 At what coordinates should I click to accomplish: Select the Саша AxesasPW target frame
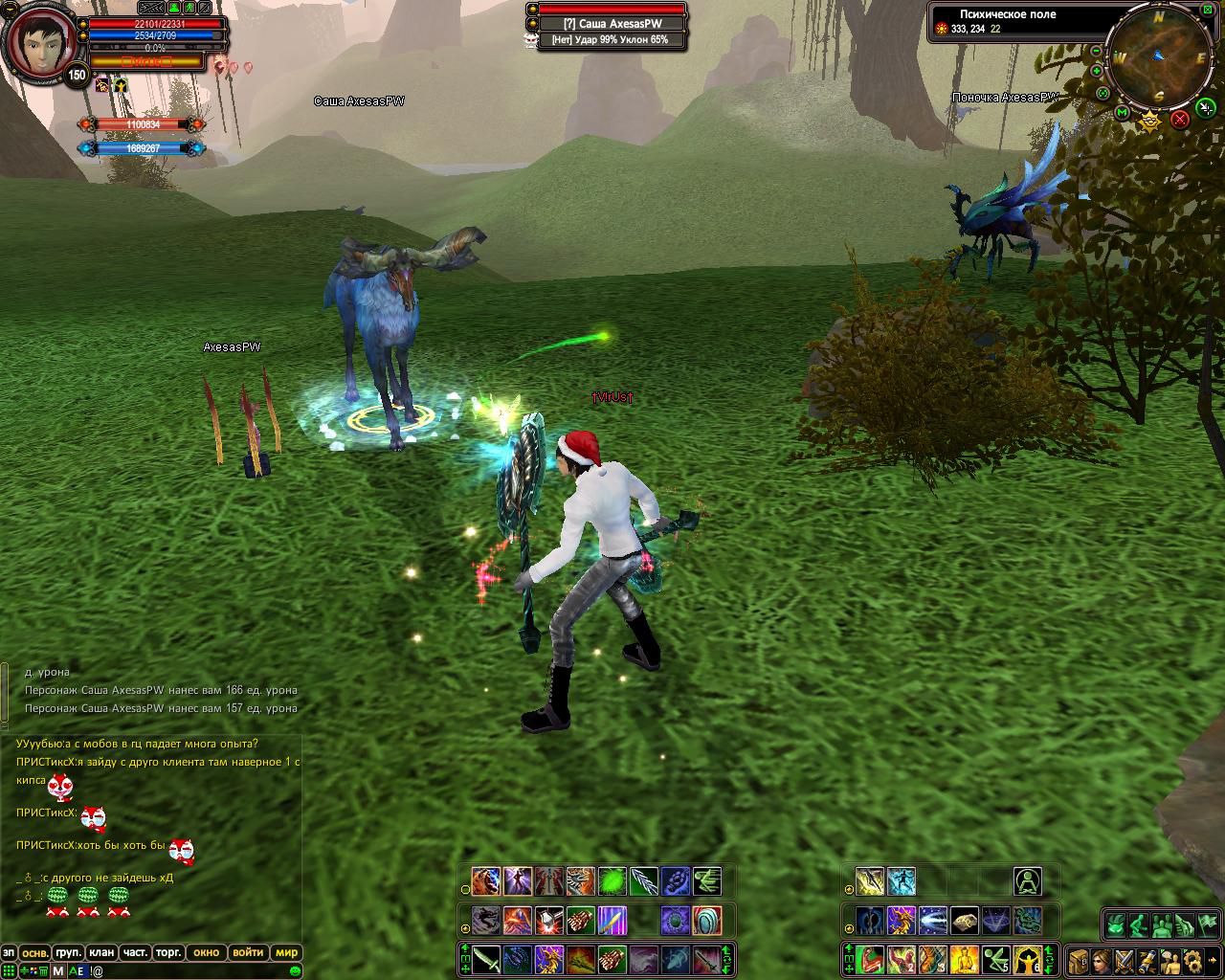[x=612, y=24]
